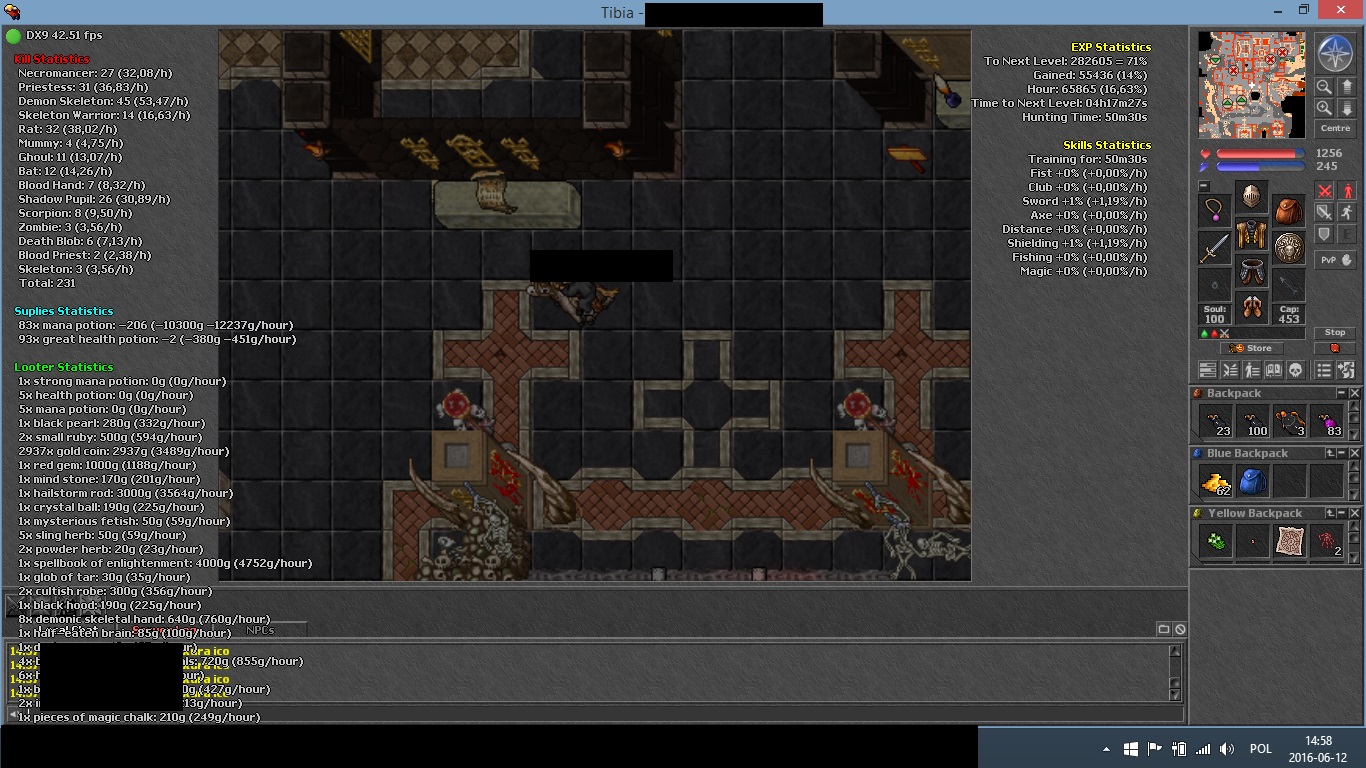Click the Medusa shield slot
Viewport: 1366px width, 768px height.
1289,247
